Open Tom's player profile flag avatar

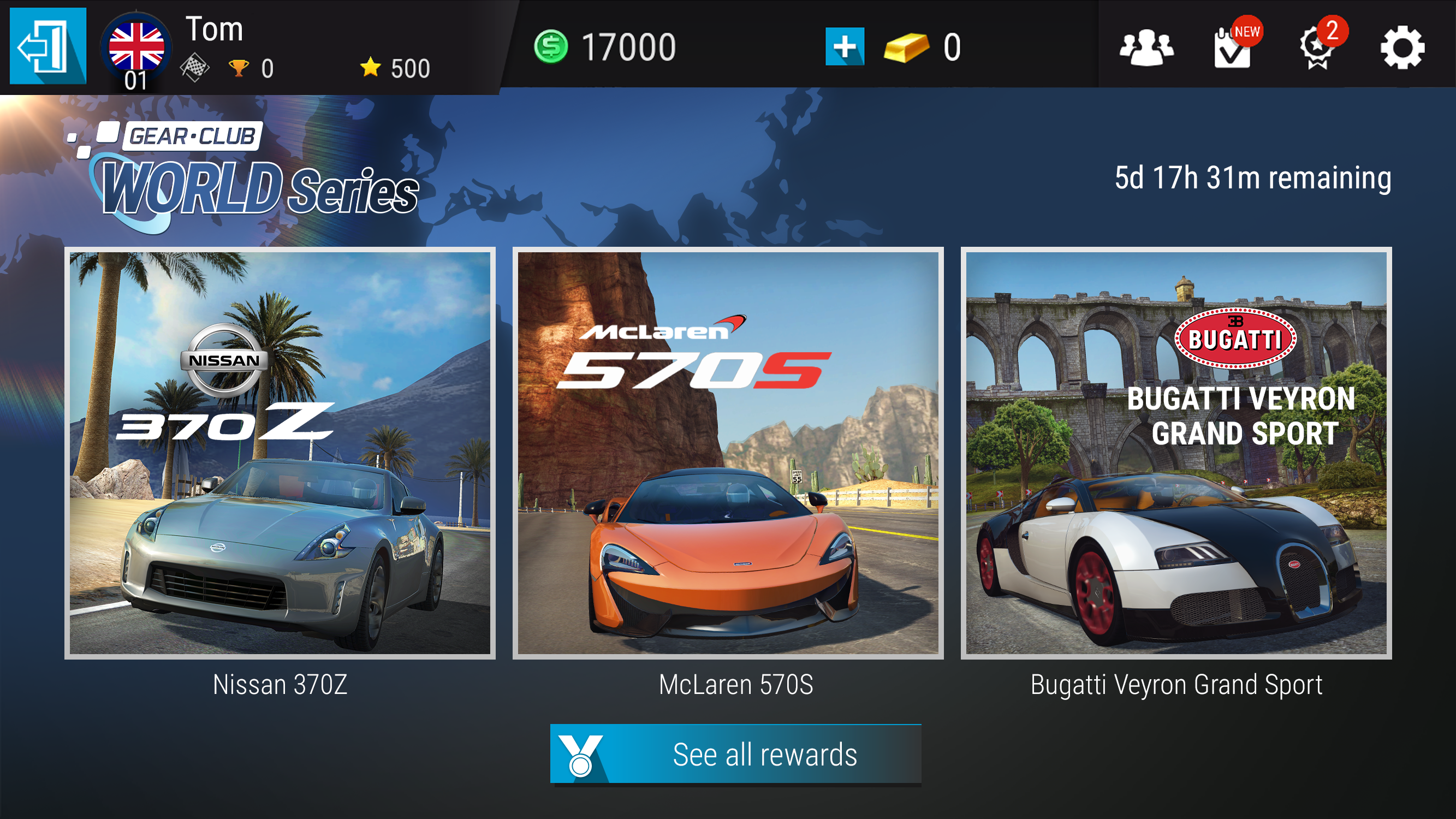point(136,49)
